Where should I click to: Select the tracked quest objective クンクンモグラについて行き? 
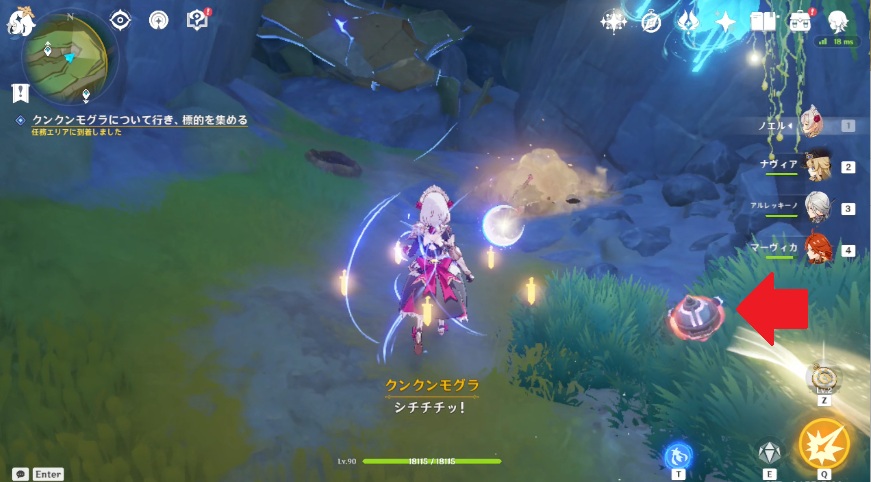[x=139, y=120]
